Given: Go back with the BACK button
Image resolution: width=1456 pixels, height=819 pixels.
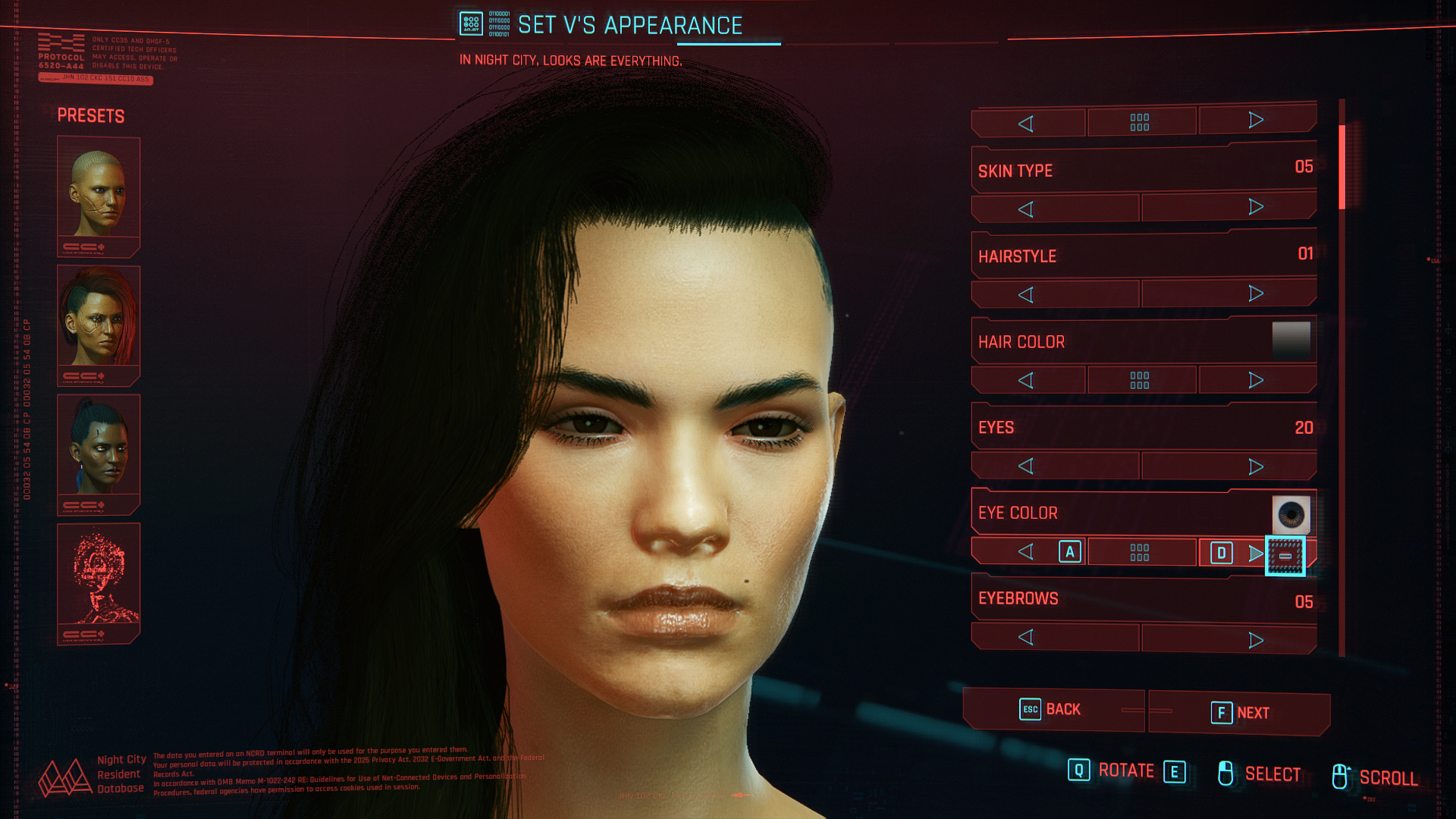Looking at the screenshot, I should pos(1053,710).
